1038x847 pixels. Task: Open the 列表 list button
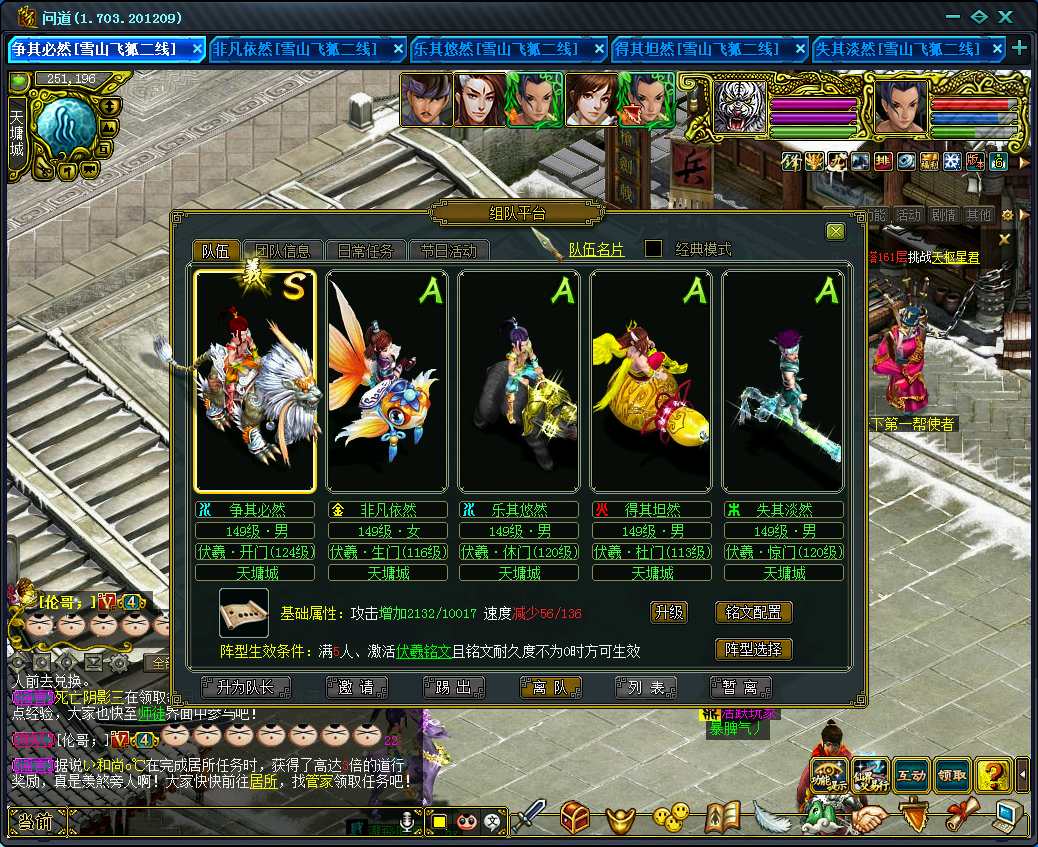click(x=646, y=687)
